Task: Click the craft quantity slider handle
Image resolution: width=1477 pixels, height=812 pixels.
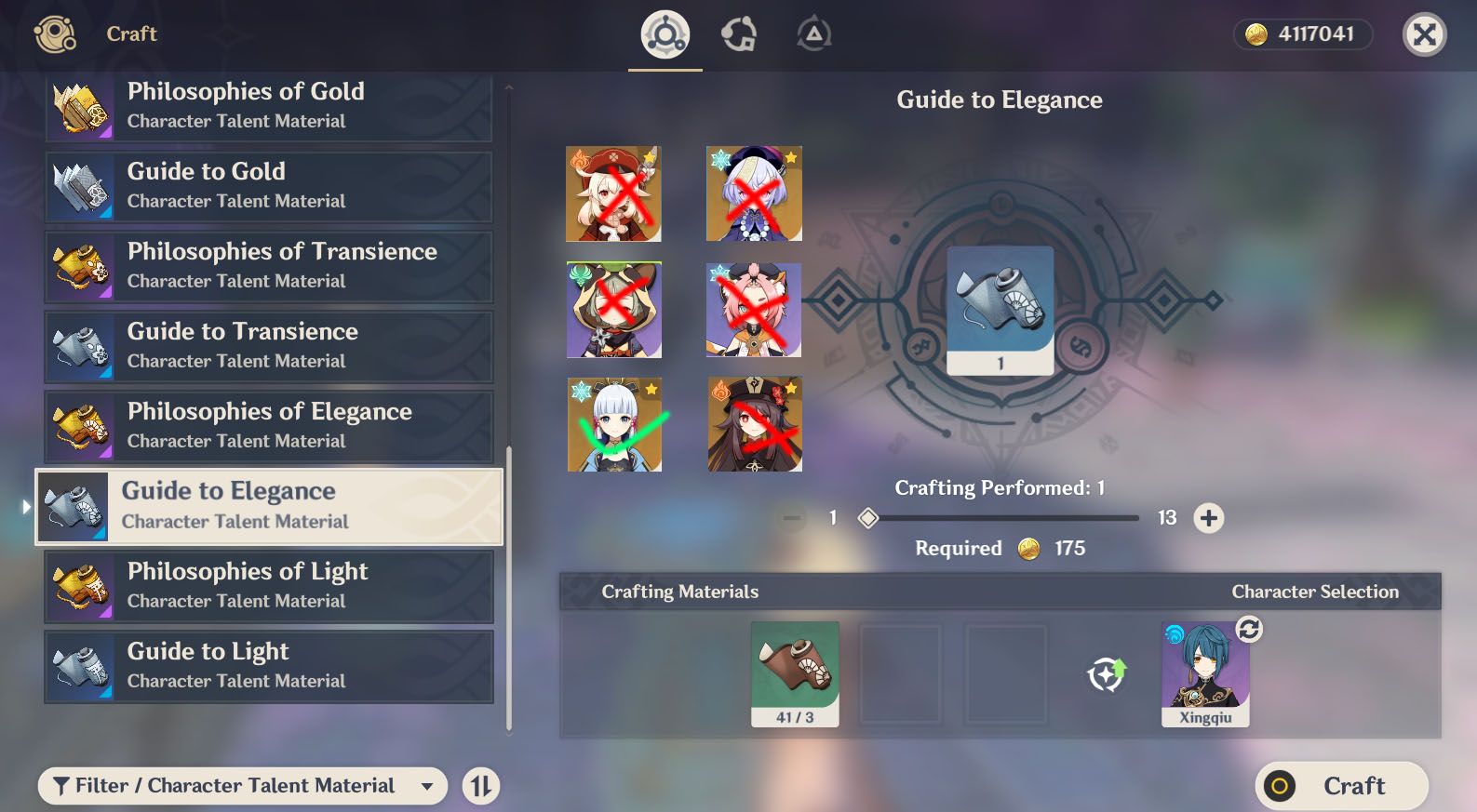Action: tap(867, 518)
